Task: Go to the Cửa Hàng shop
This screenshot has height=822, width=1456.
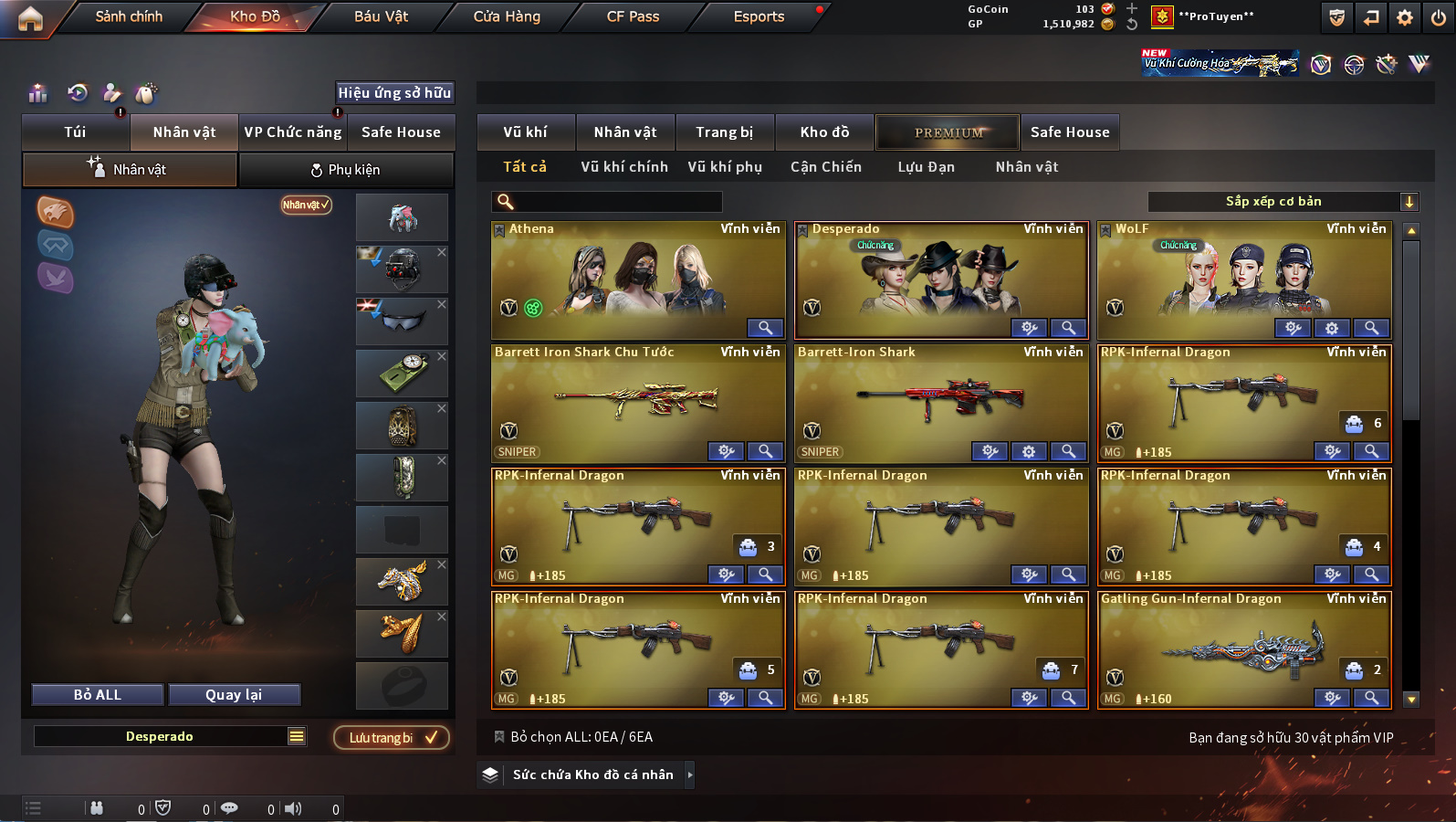Action: click(507, 16)
